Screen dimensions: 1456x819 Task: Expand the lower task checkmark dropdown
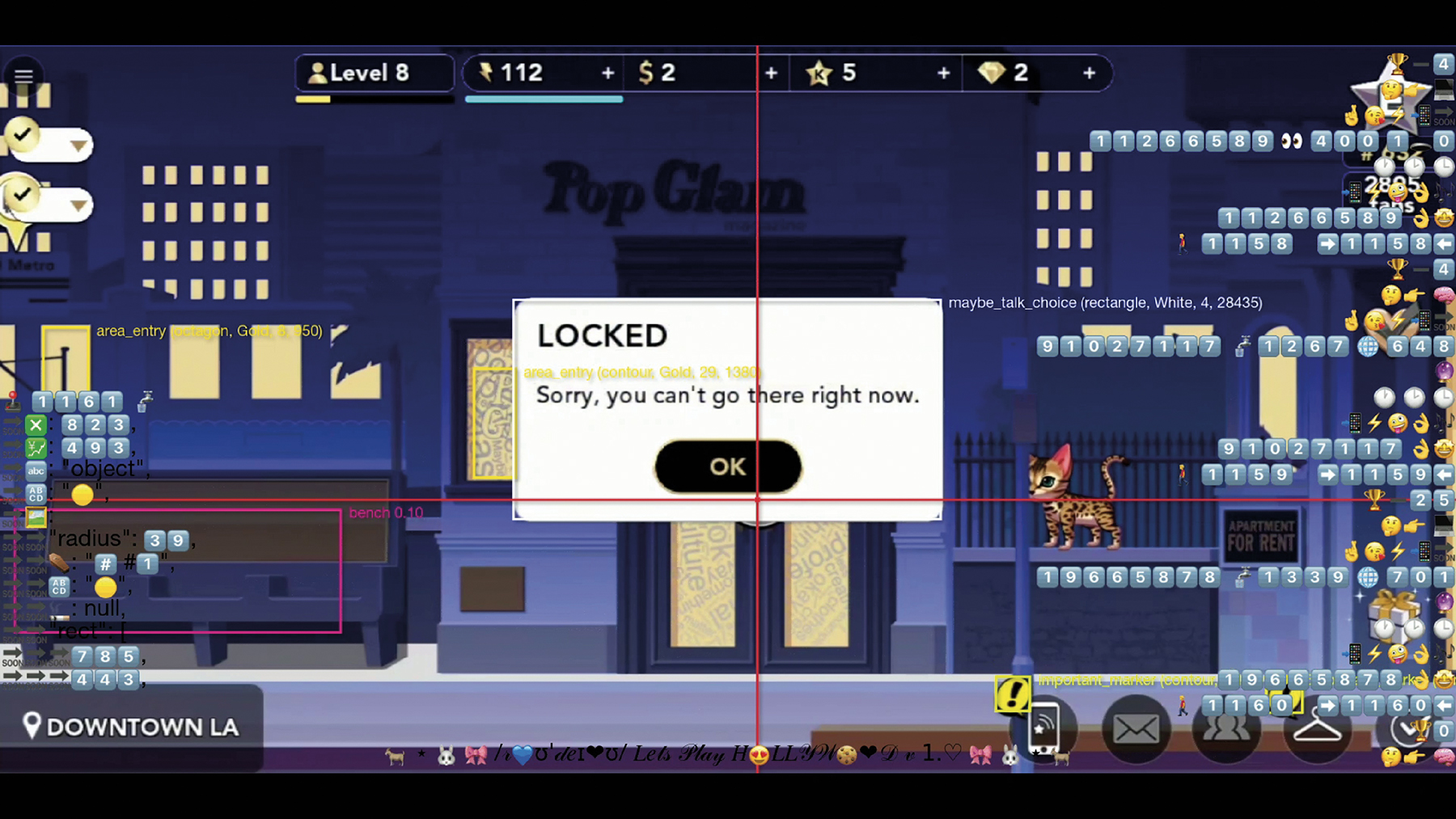click(78, 205)
